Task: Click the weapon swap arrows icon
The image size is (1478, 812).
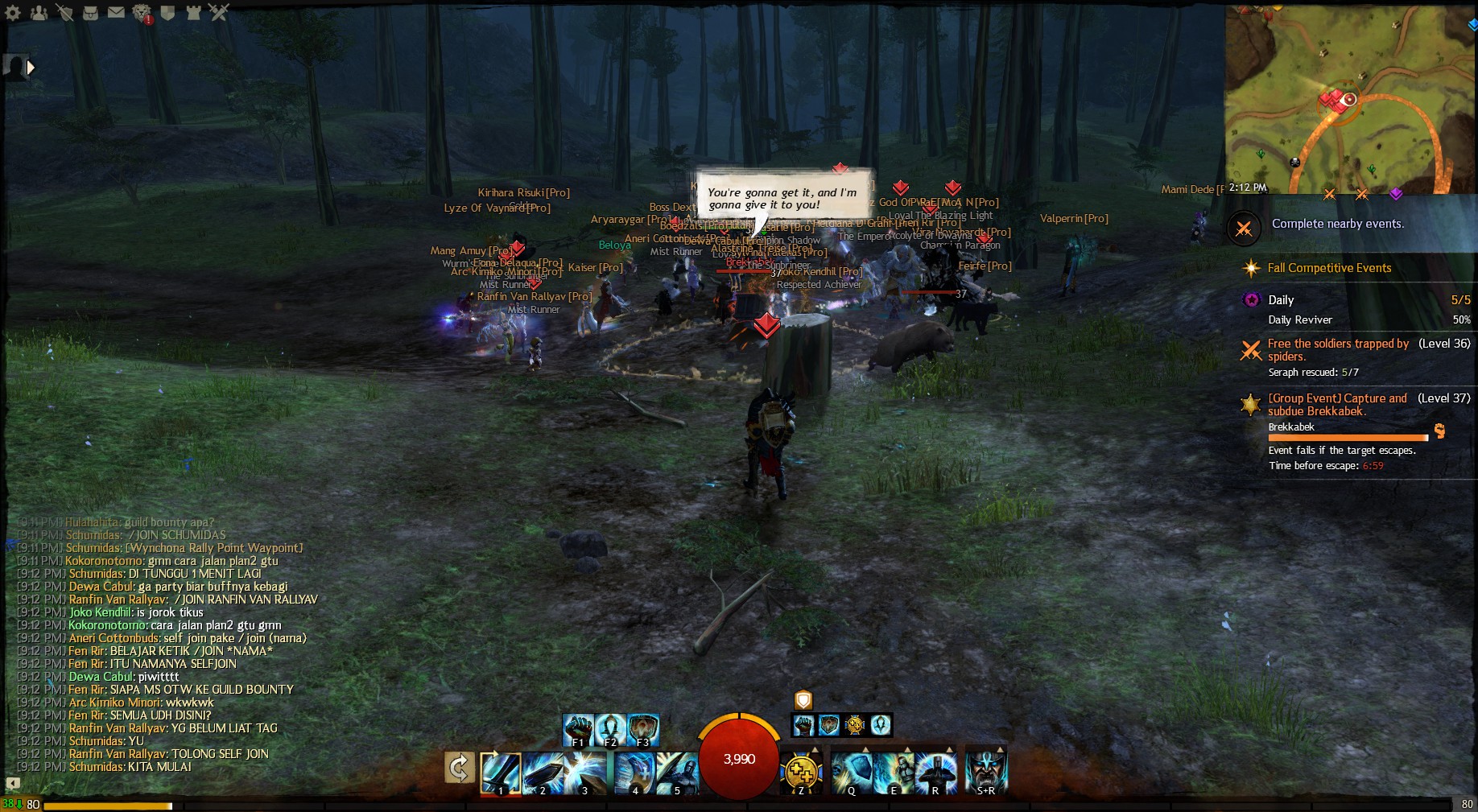Action: (x=458, y=769)
